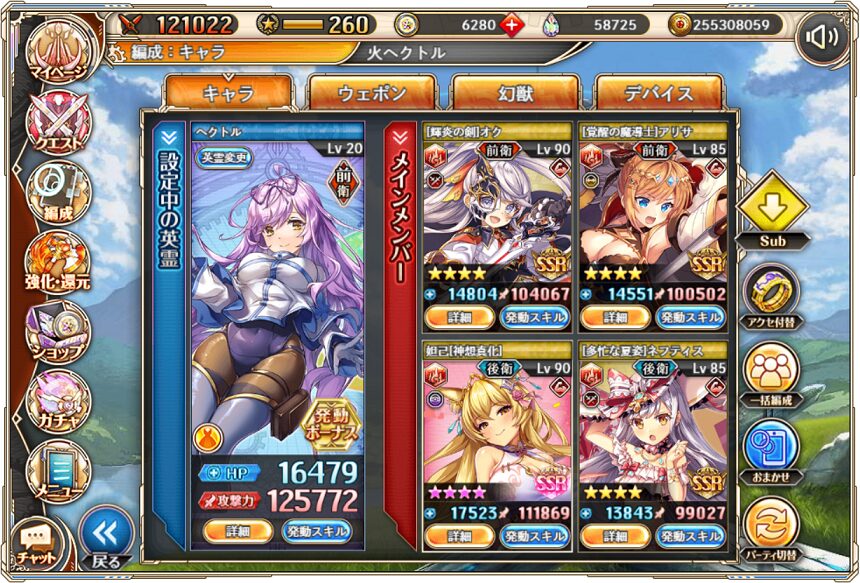Go to the 強化・還元 enhancement menu
The width and height of the screenshot is (860, 583).
pos(57,262)
